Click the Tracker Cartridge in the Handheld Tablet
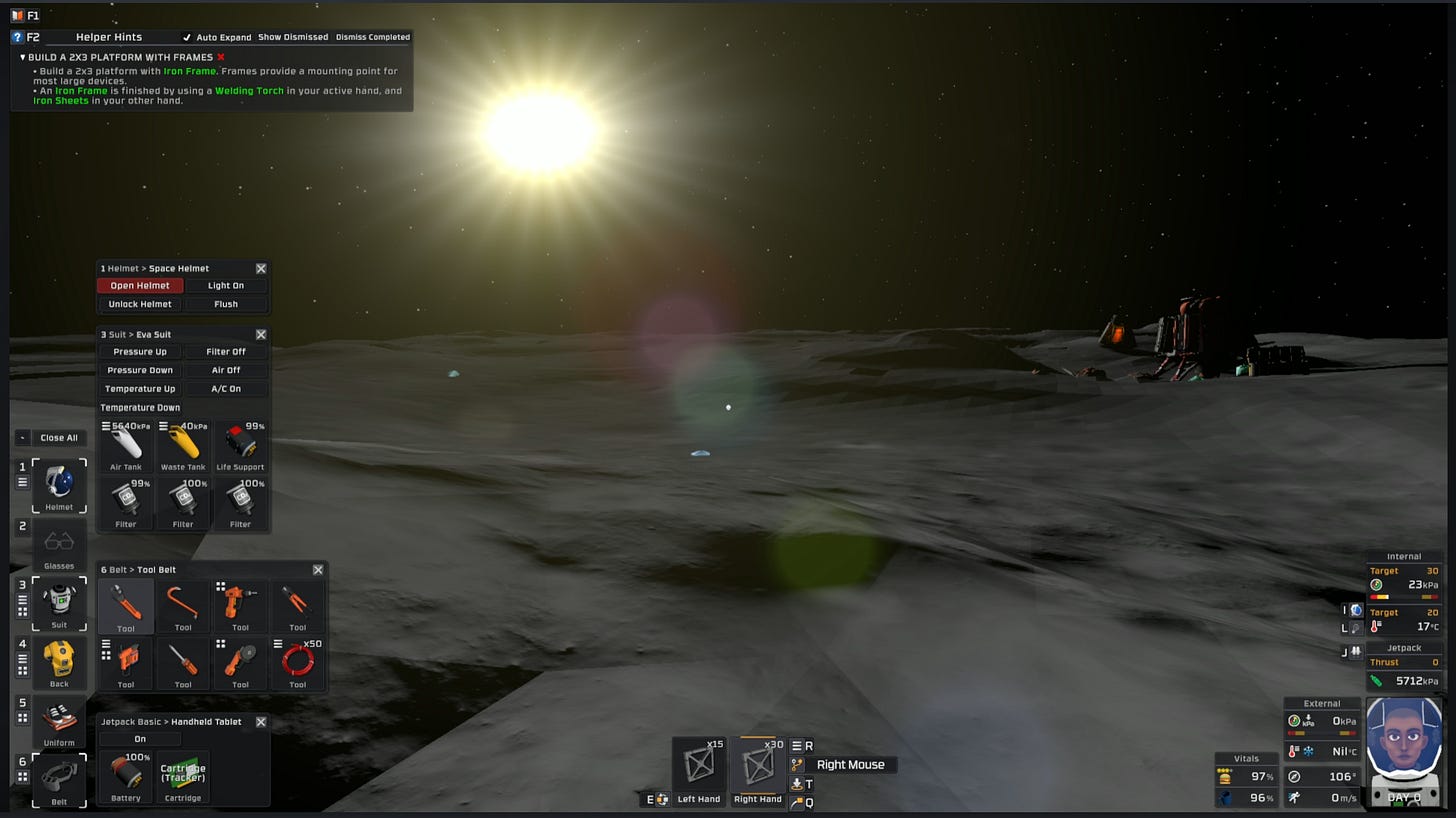1456x818 pixels. [183, 772]
